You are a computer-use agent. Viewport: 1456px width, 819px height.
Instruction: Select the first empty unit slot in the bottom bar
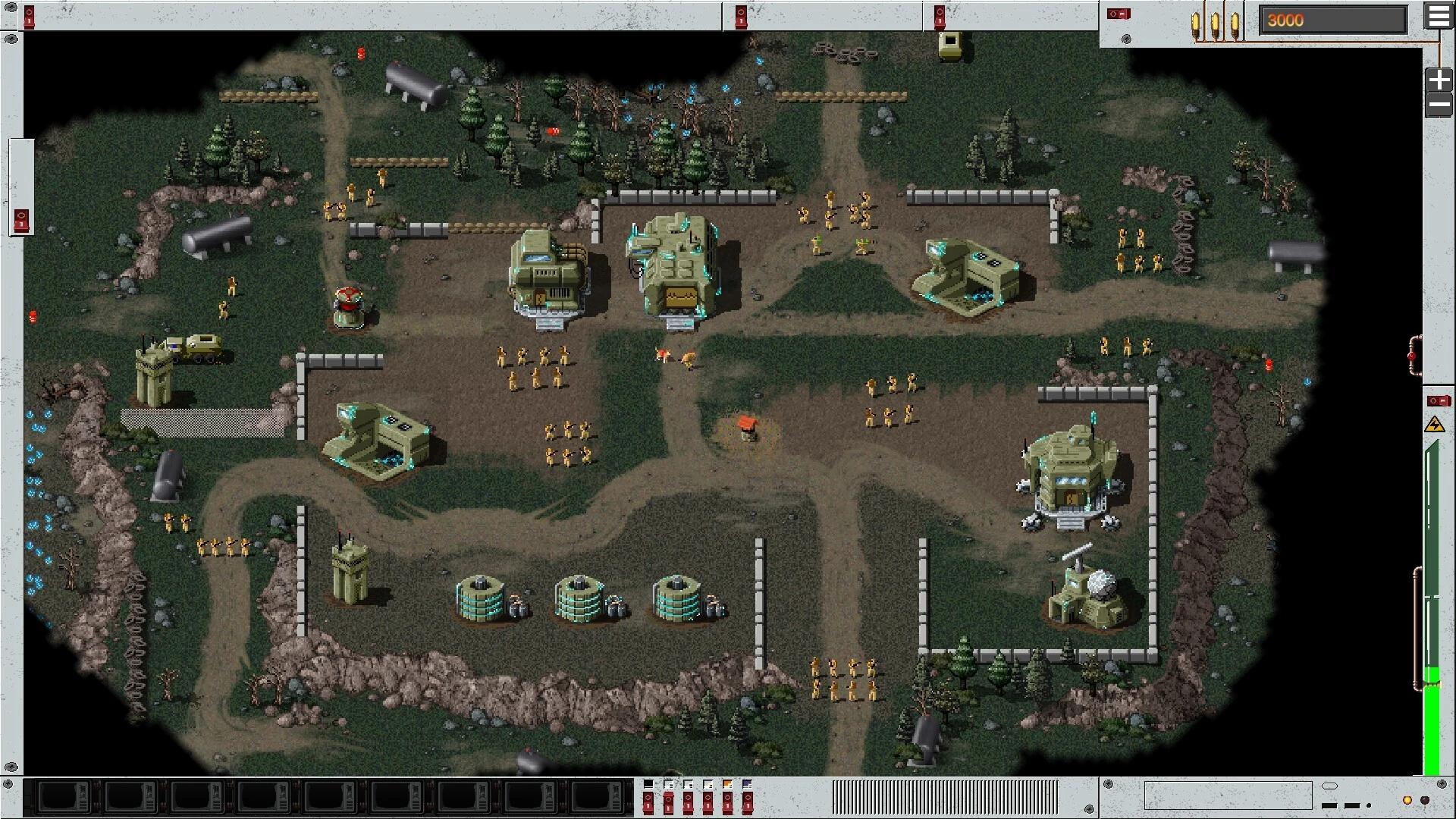[63, 795]
